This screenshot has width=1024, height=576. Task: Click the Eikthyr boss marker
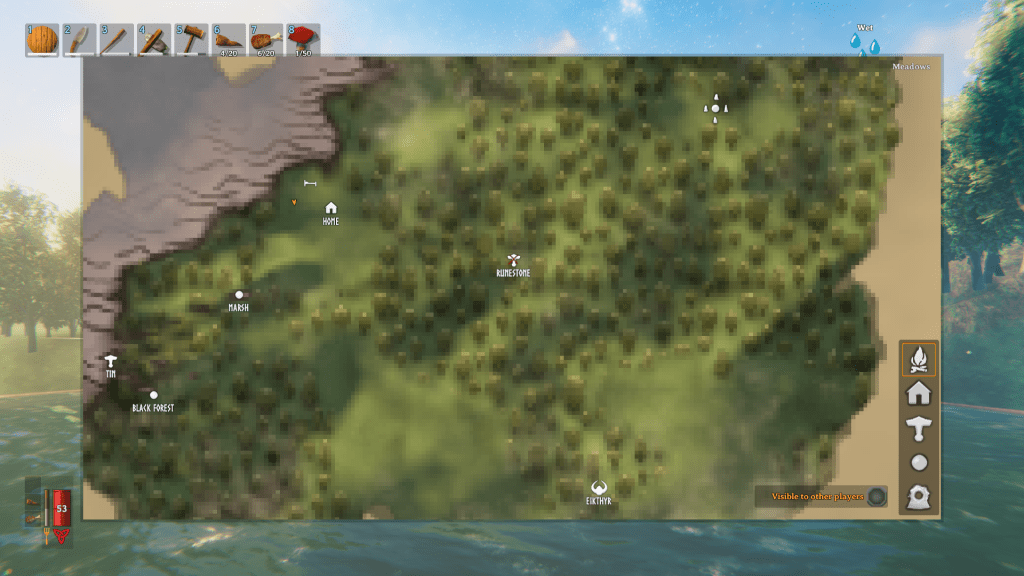coord(599,488)
